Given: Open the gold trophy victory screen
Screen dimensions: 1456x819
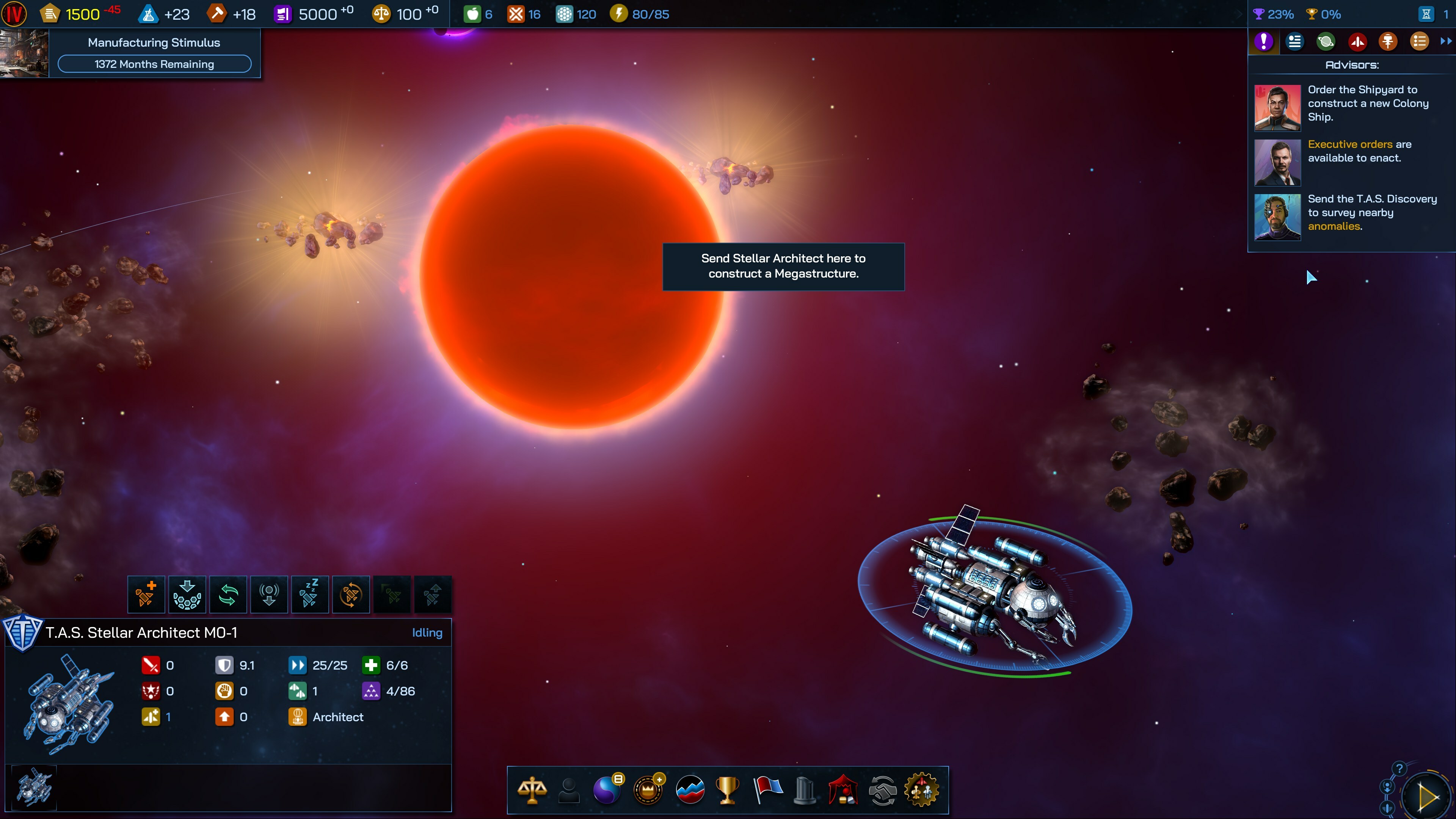Looking at the screenshot, I should click(727, 789).
